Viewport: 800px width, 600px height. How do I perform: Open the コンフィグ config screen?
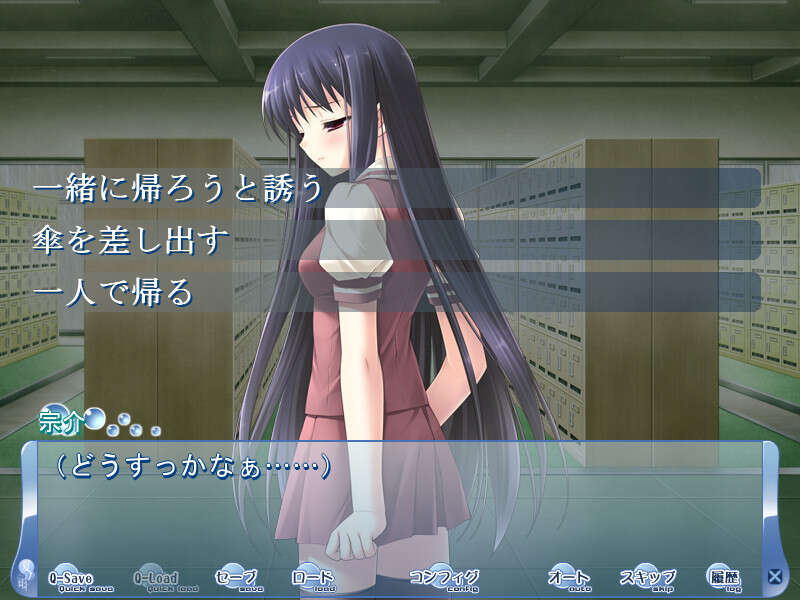pyautogui.click(x=444, y=578)
